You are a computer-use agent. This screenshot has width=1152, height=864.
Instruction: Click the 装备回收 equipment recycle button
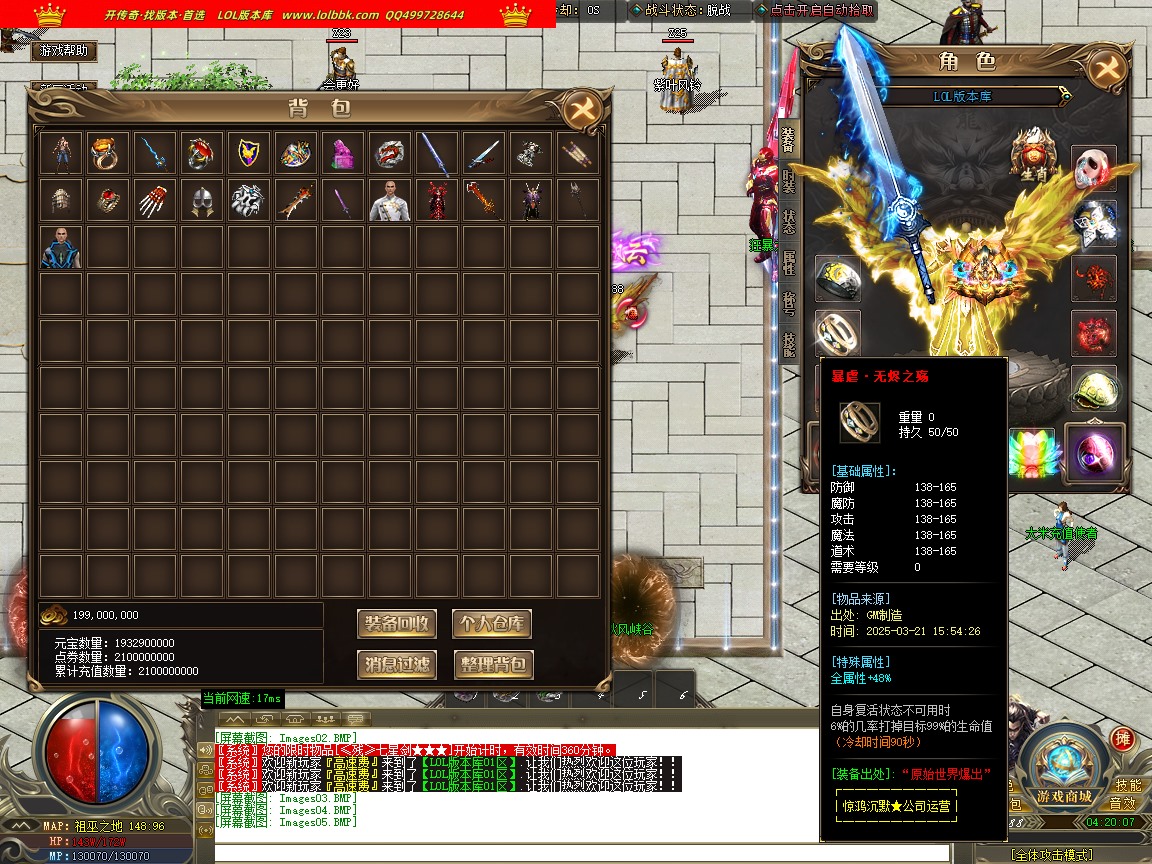[x=397, y=624]
